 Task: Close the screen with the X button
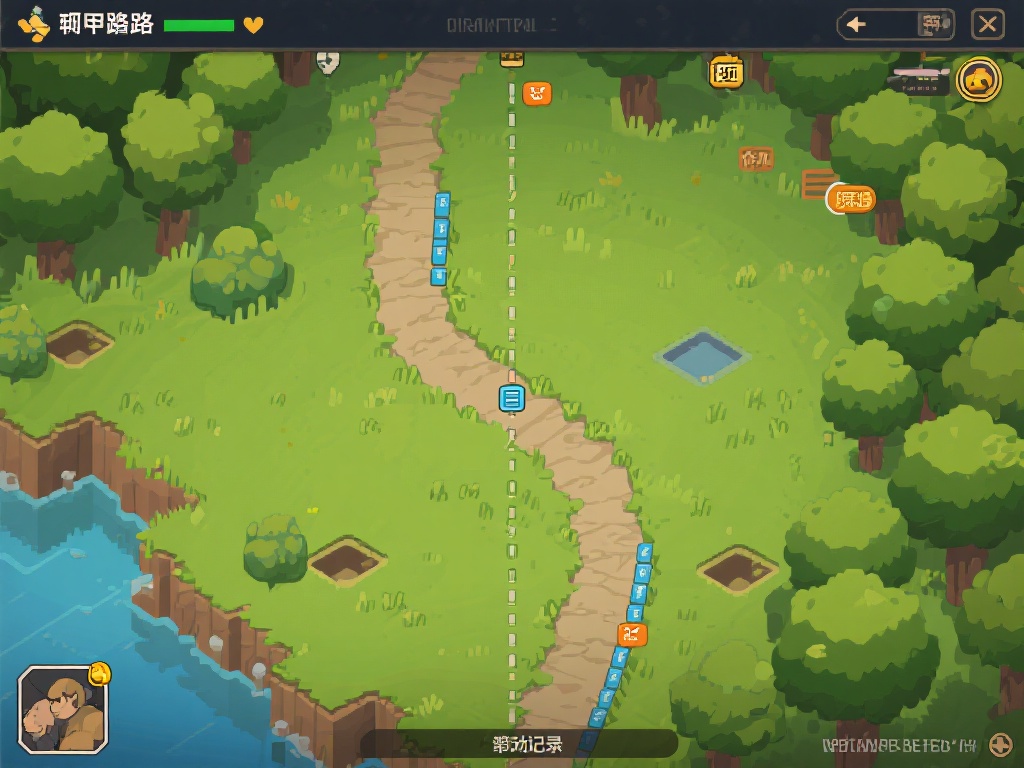click(988, 25)
